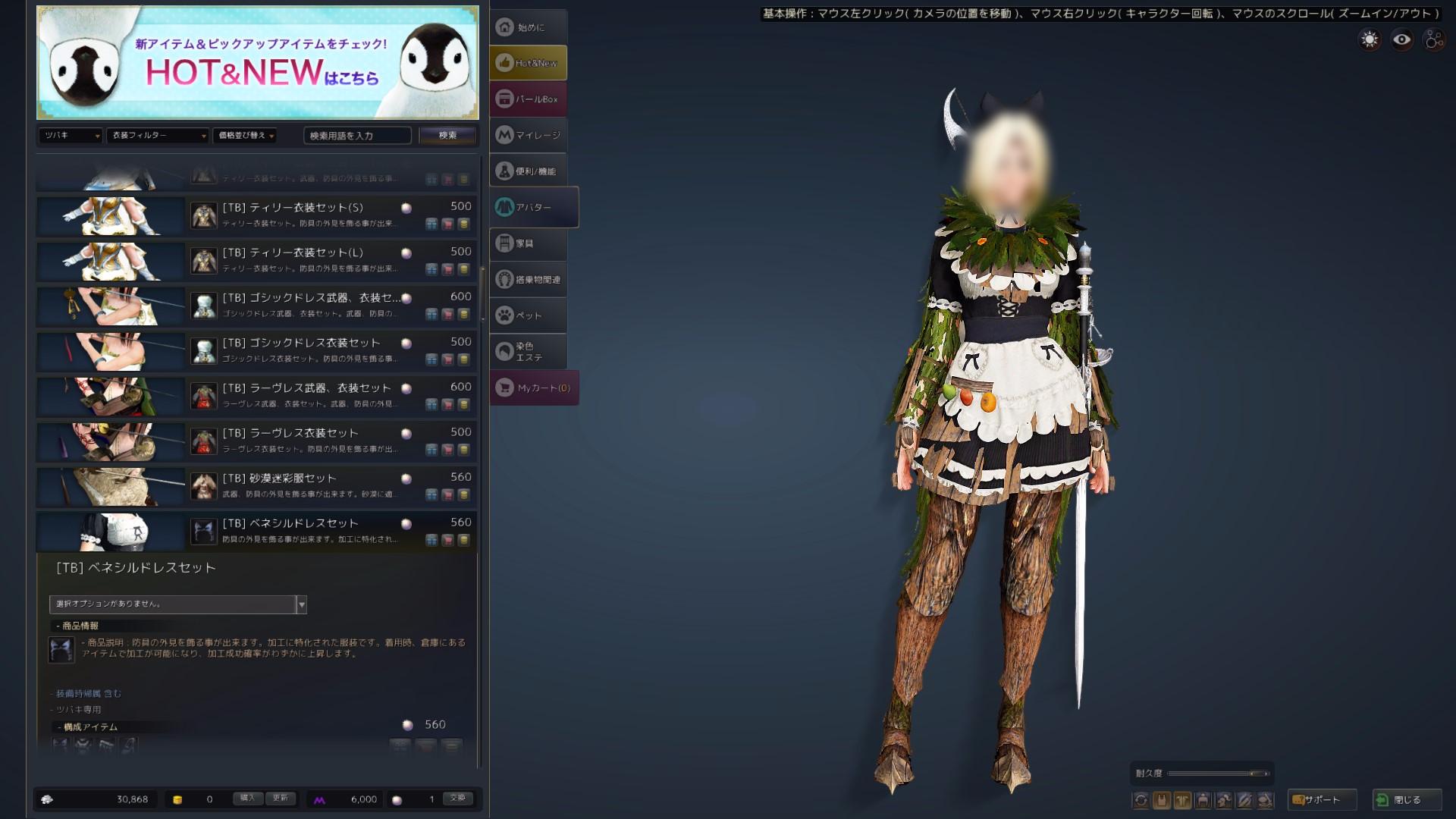The height and width of the screenshot is (819, 1456).
Task: Select the rotate character preview icon
Action: [x=1141, y=799]
